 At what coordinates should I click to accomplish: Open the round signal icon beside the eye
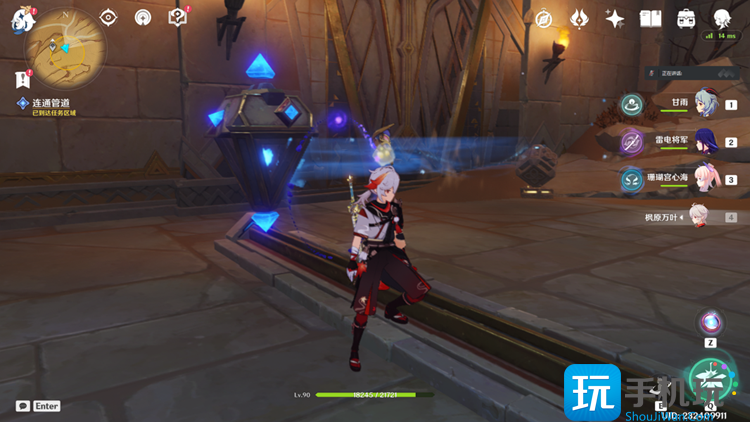coord(143,18)
